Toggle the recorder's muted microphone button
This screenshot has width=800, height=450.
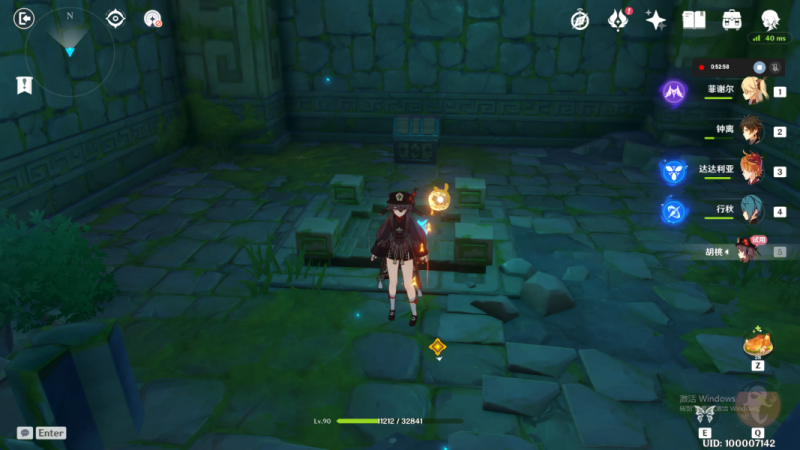(775, 67)
